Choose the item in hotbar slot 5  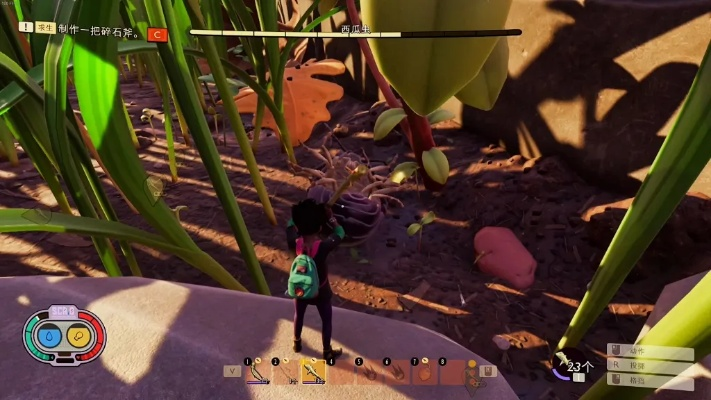click(369, 372)
